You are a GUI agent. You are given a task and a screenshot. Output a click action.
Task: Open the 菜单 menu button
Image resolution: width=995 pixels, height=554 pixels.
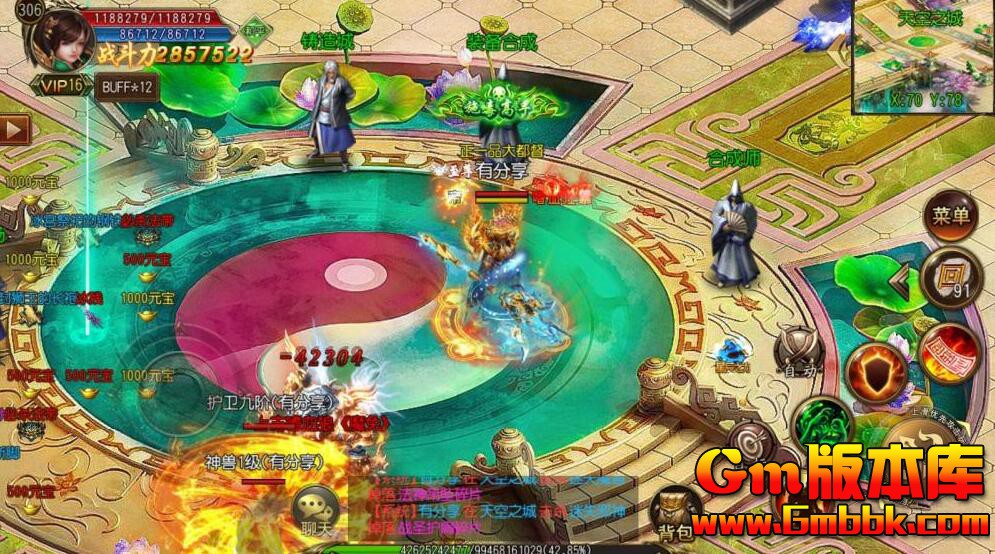pos(950,217)
